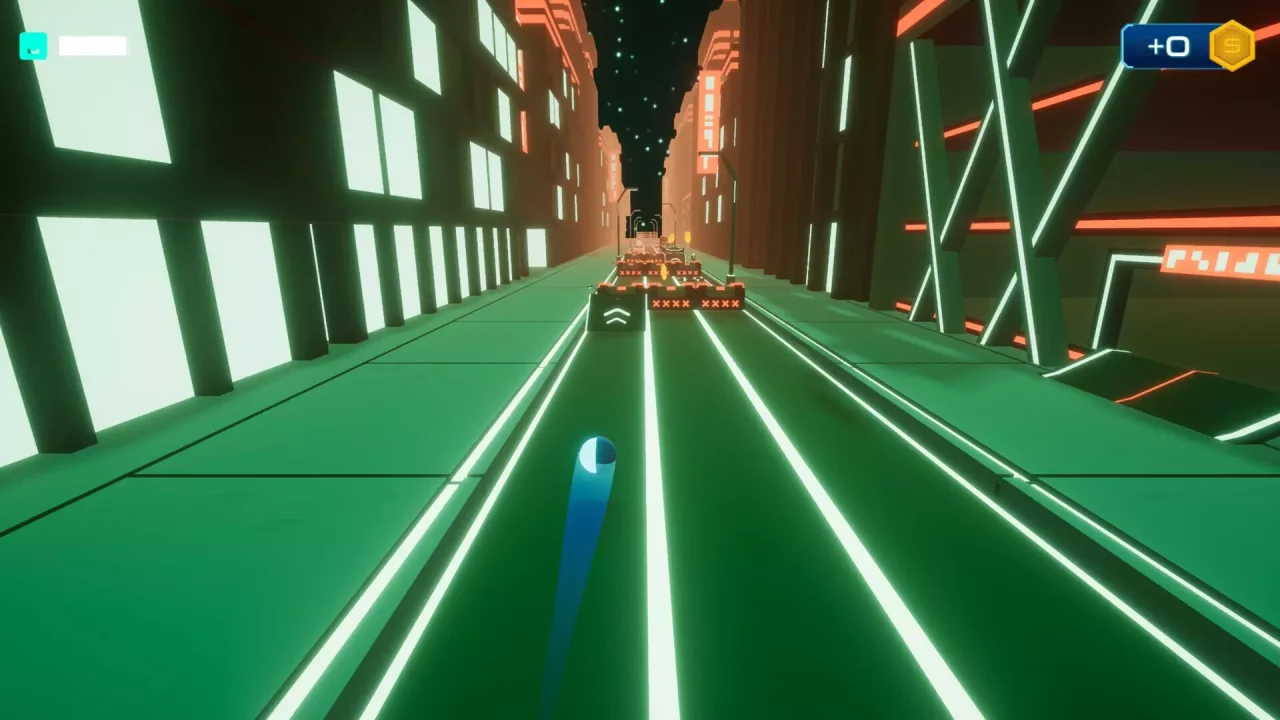
Task: Click the blue +0 currency counter badge
Action: (1168, 45)
